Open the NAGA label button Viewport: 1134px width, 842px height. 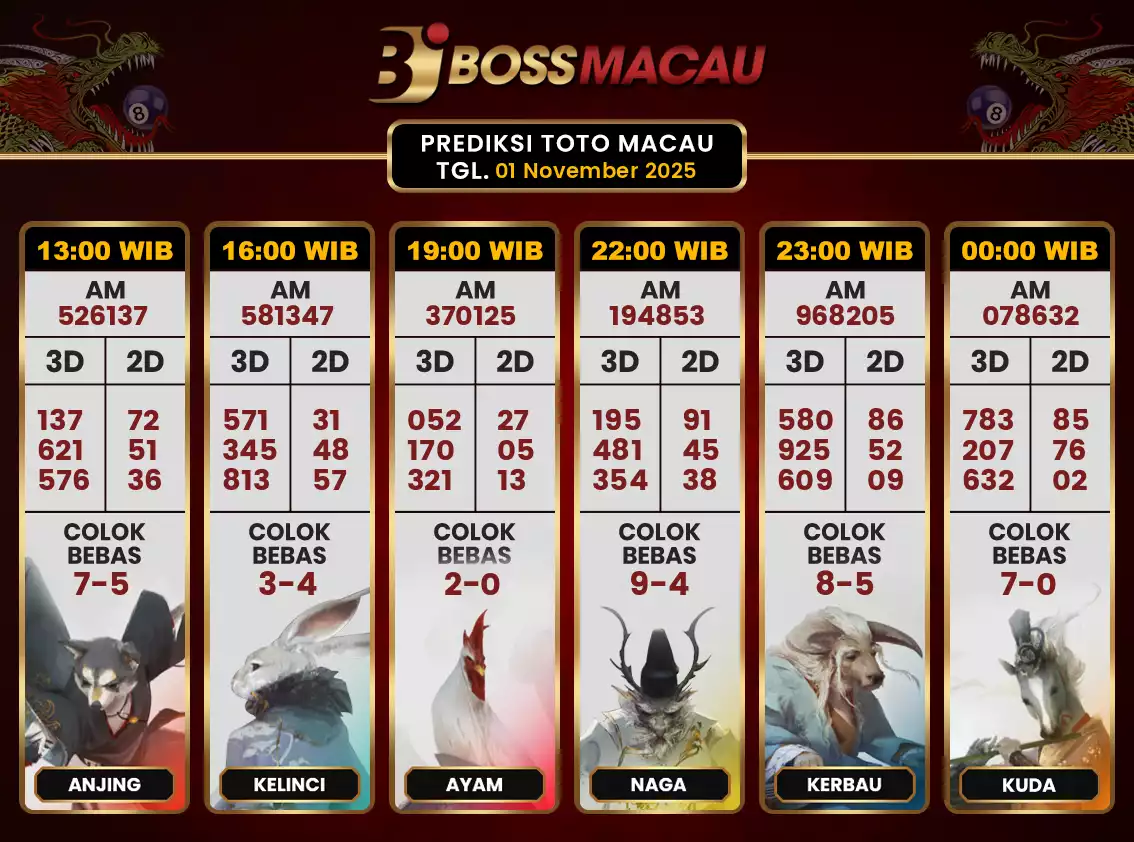point(659,785)
